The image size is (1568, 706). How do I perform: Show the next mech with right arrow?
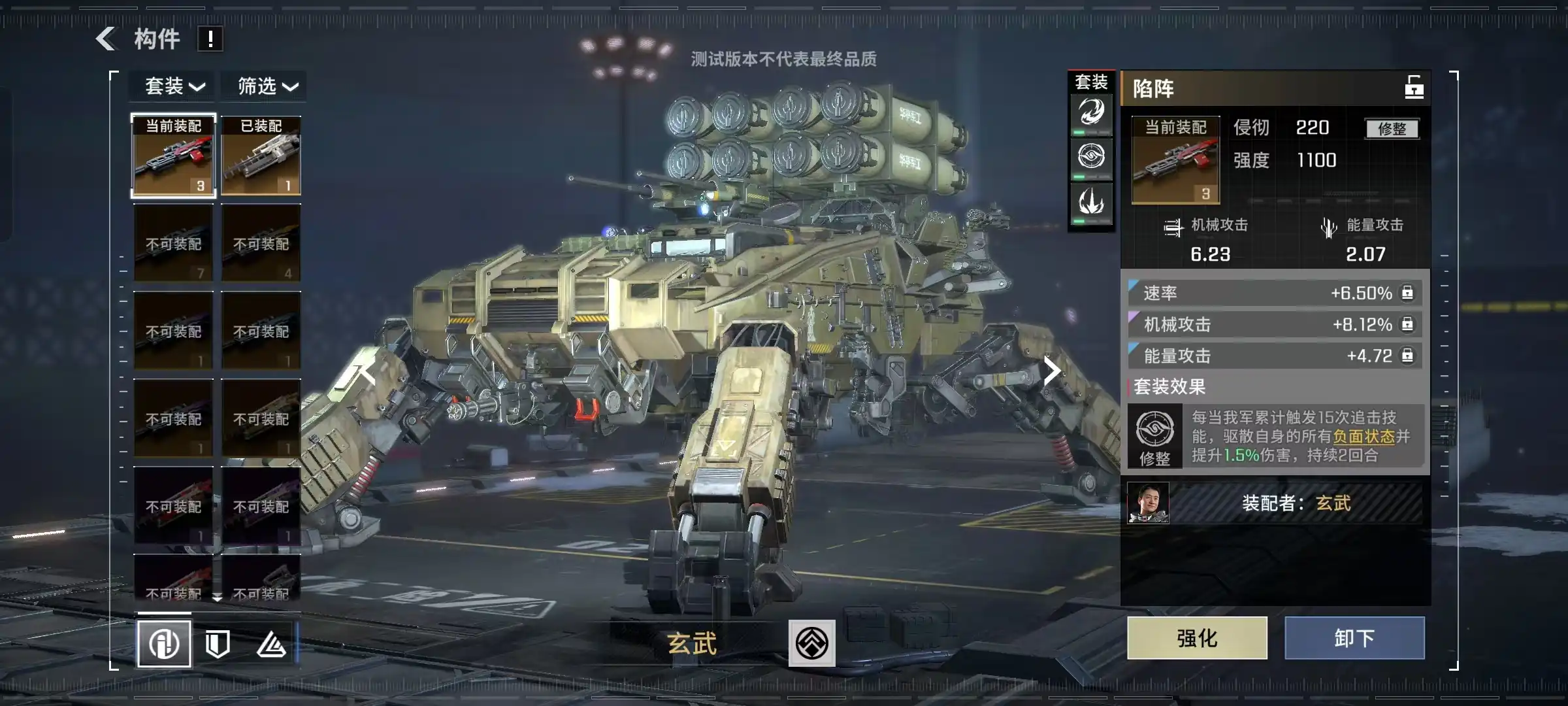tap(1051, 371)
